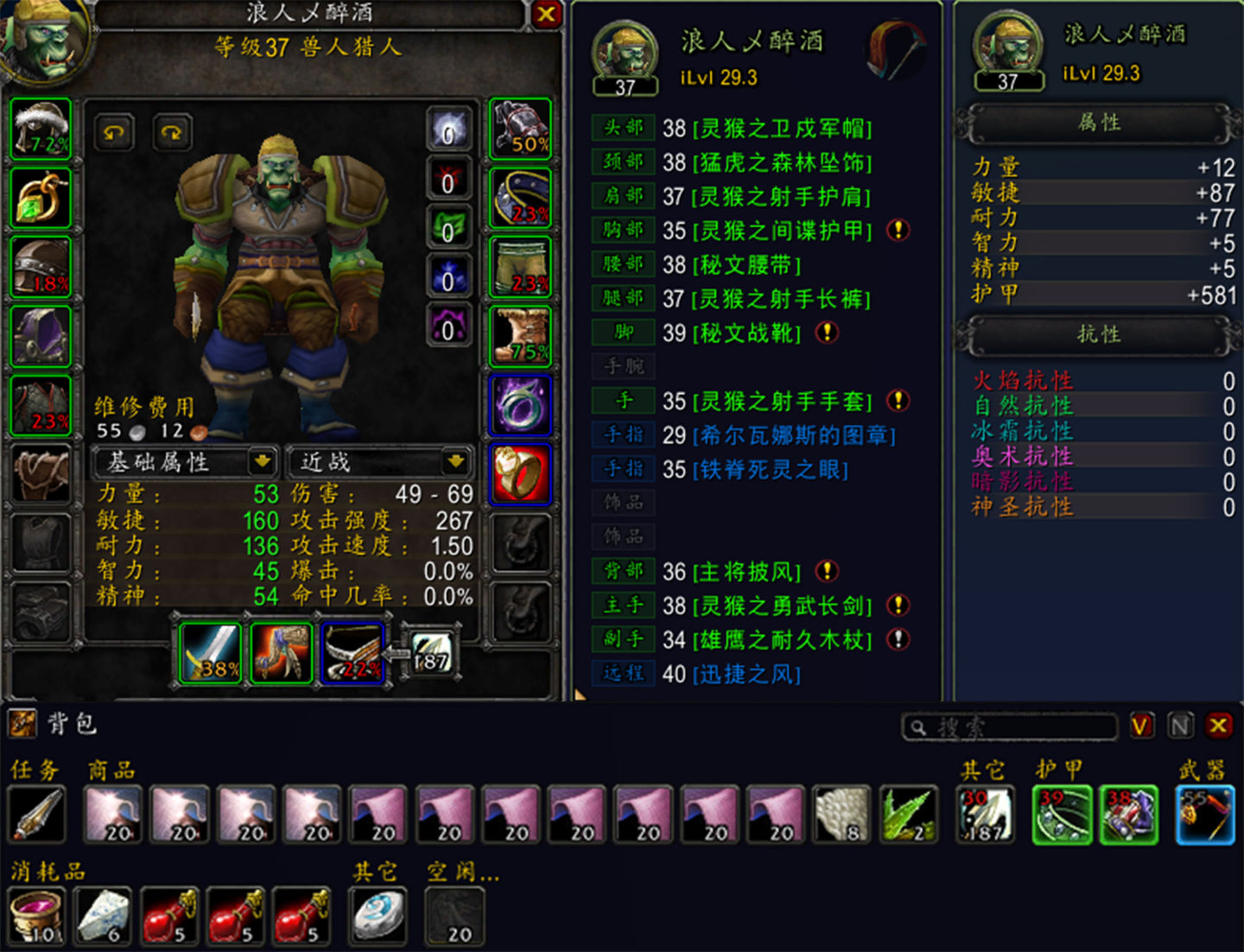Click the helm slot showing 72% durability
The height and width of the screenshot is (952, 1244).
[x=40, y=130]
